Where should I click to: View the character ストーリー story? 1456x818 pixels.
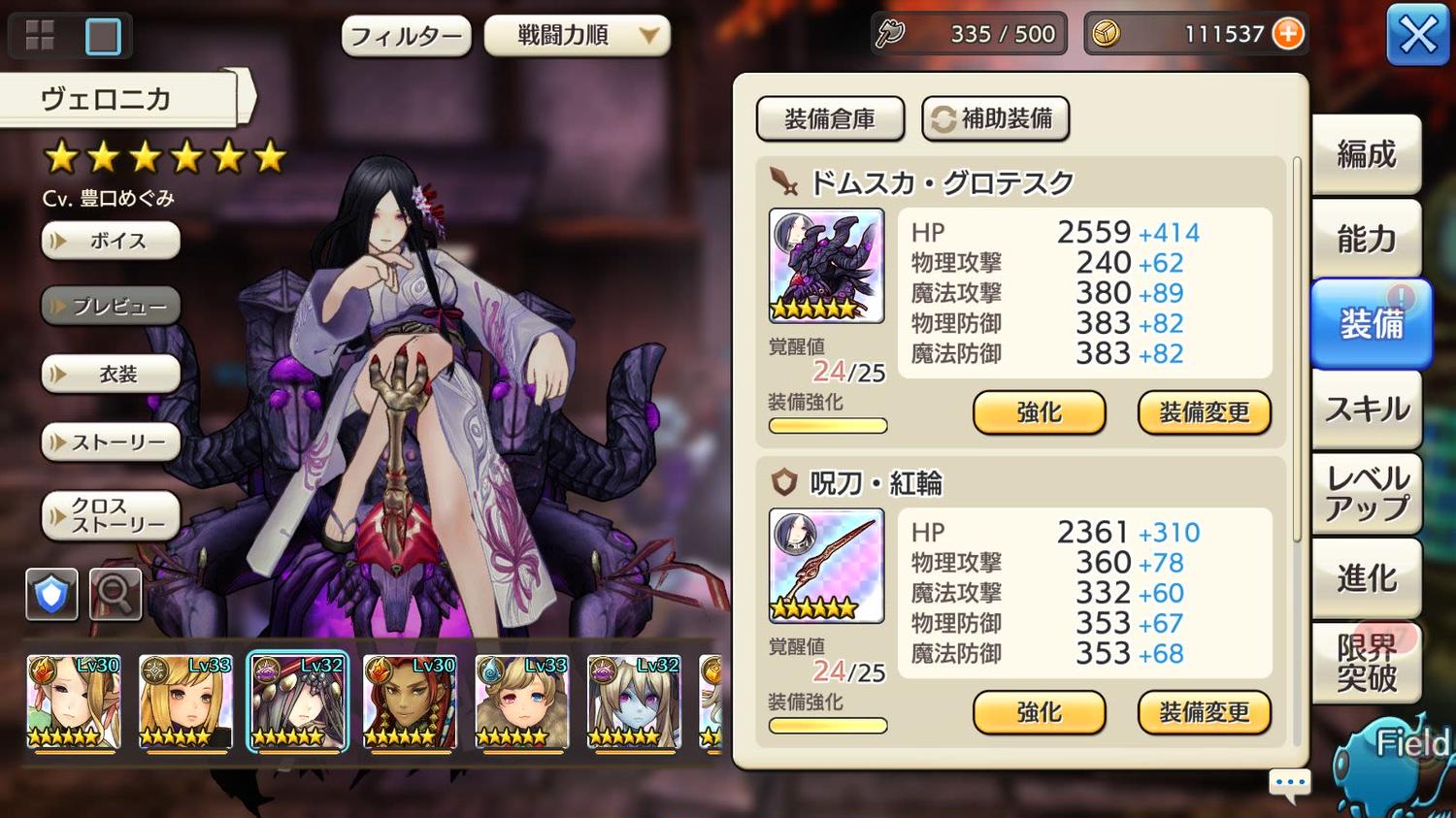(111, 442)
